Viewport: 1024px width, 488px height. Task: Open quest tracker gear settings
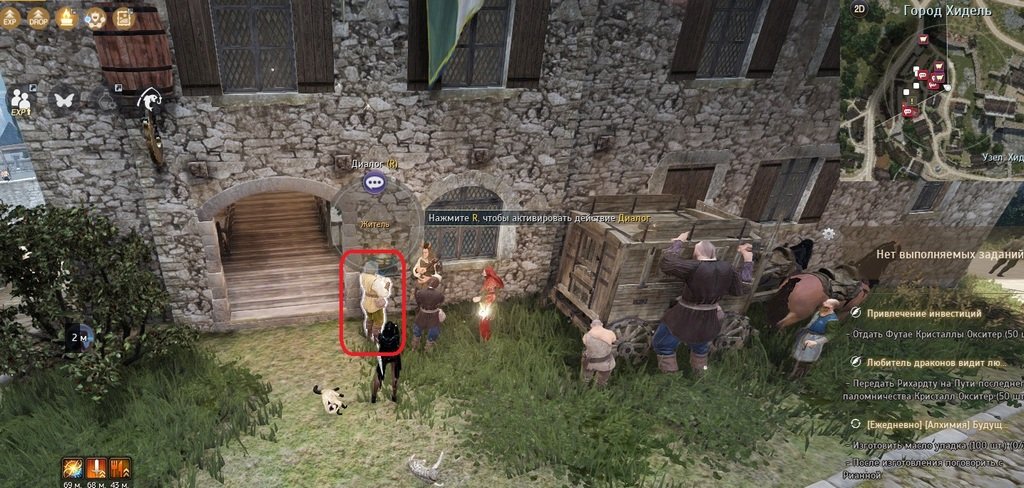tap(828, 234)
